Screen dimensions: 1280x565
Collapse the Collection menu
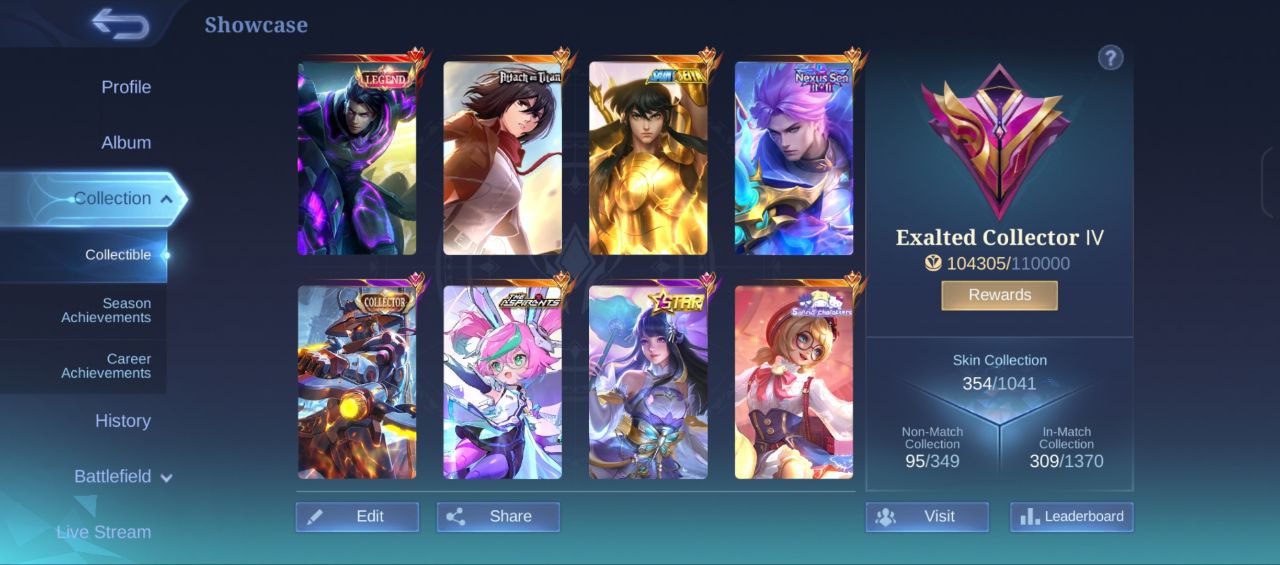(x=166, y=199)
